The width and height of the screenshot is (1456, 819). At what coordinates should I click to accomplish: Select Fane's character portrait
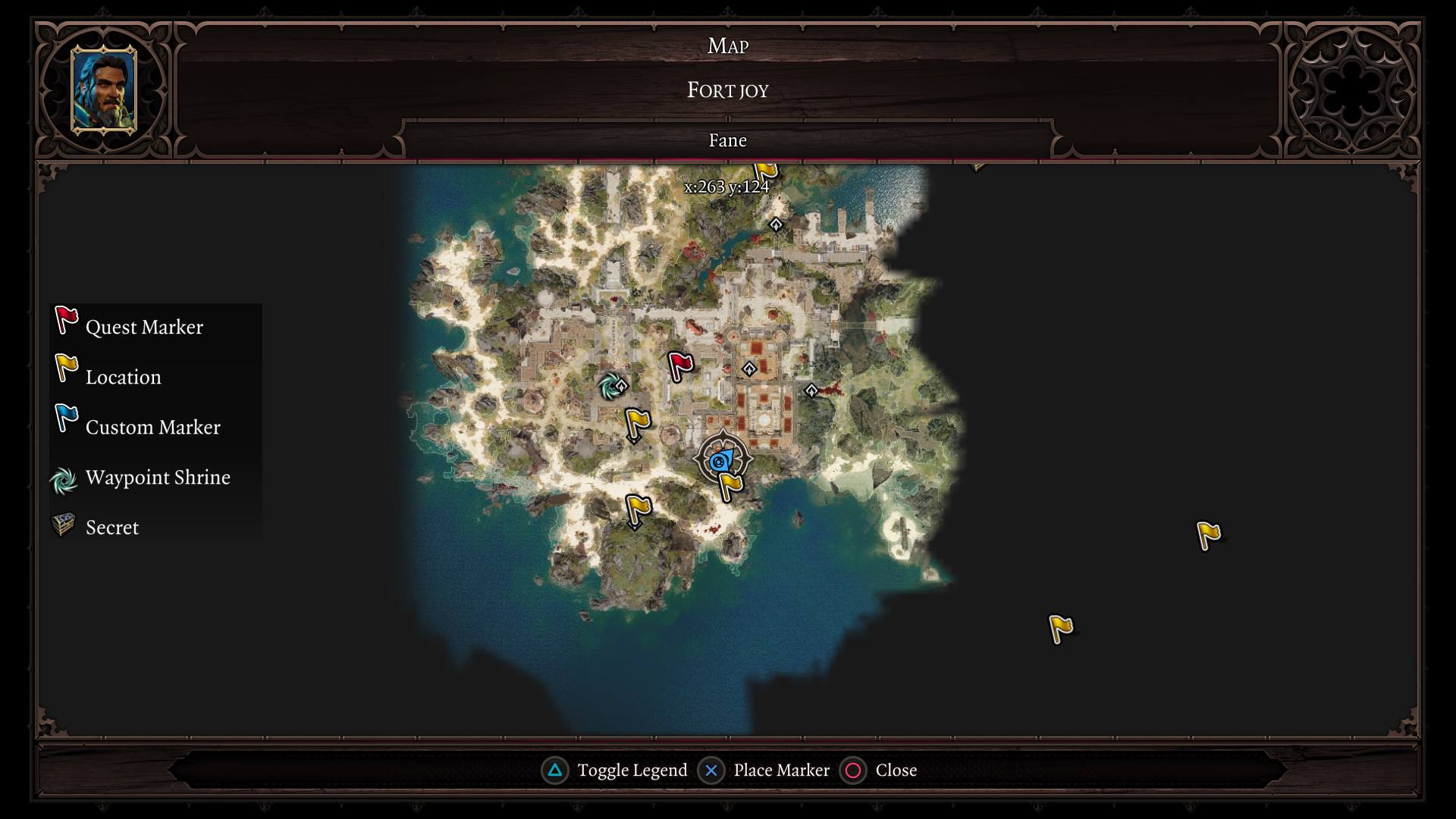pos(104,89)
